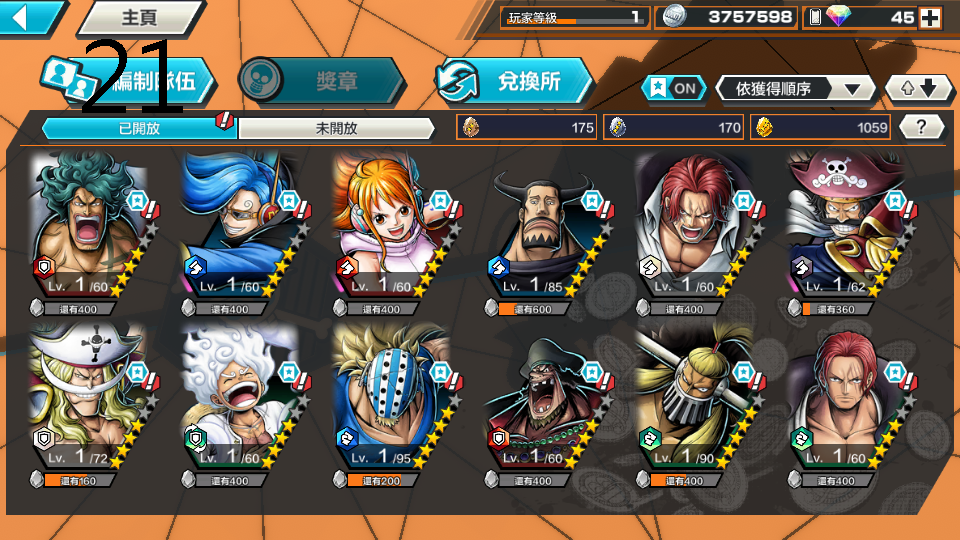Open the 兌換所 exchange shop tab
This screenshot has width=960, height=540.
[515, 82]
